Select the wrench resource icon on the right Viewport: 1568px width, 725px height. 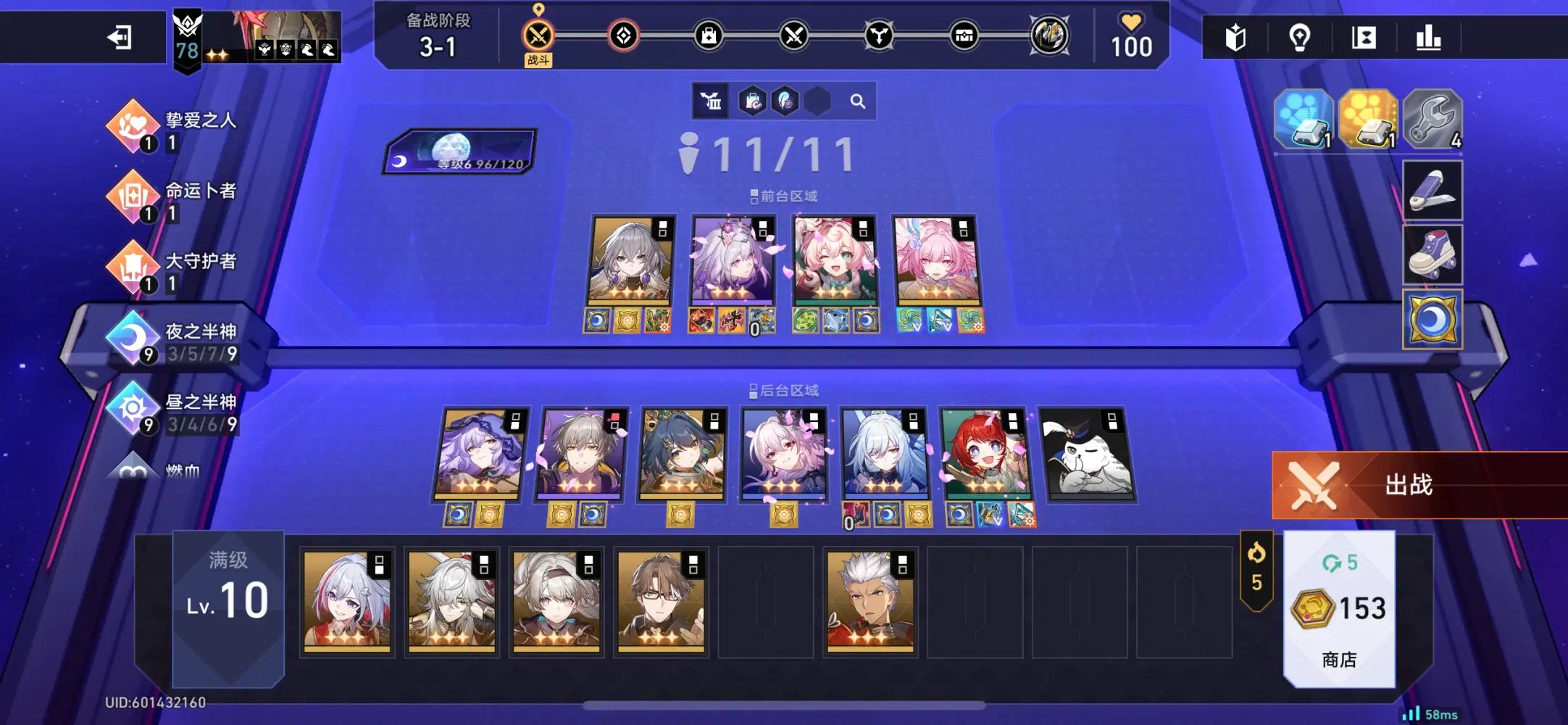pos(1433,120)
